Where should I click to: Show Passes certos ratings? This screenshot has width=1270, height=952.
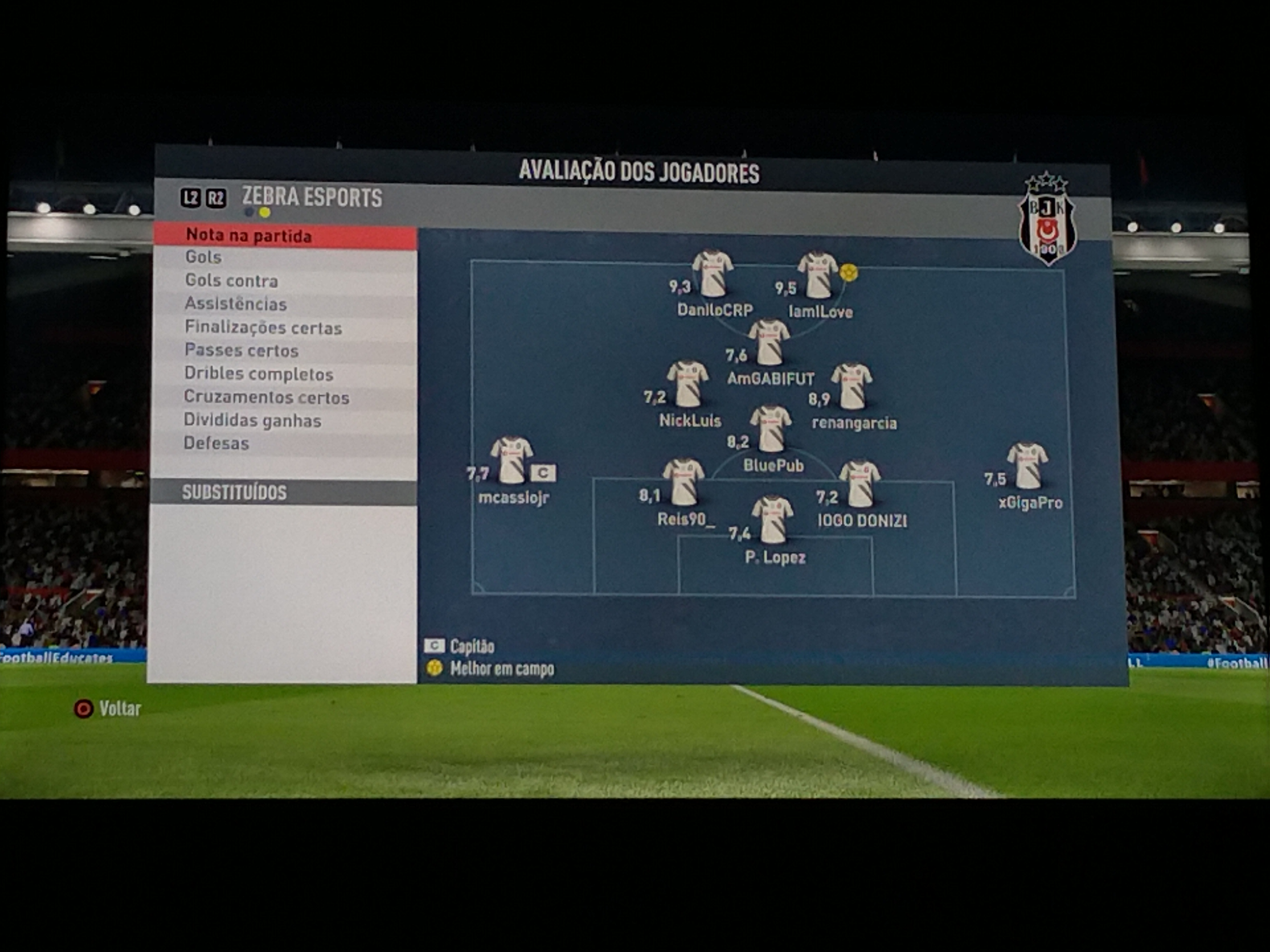[285, 351]
